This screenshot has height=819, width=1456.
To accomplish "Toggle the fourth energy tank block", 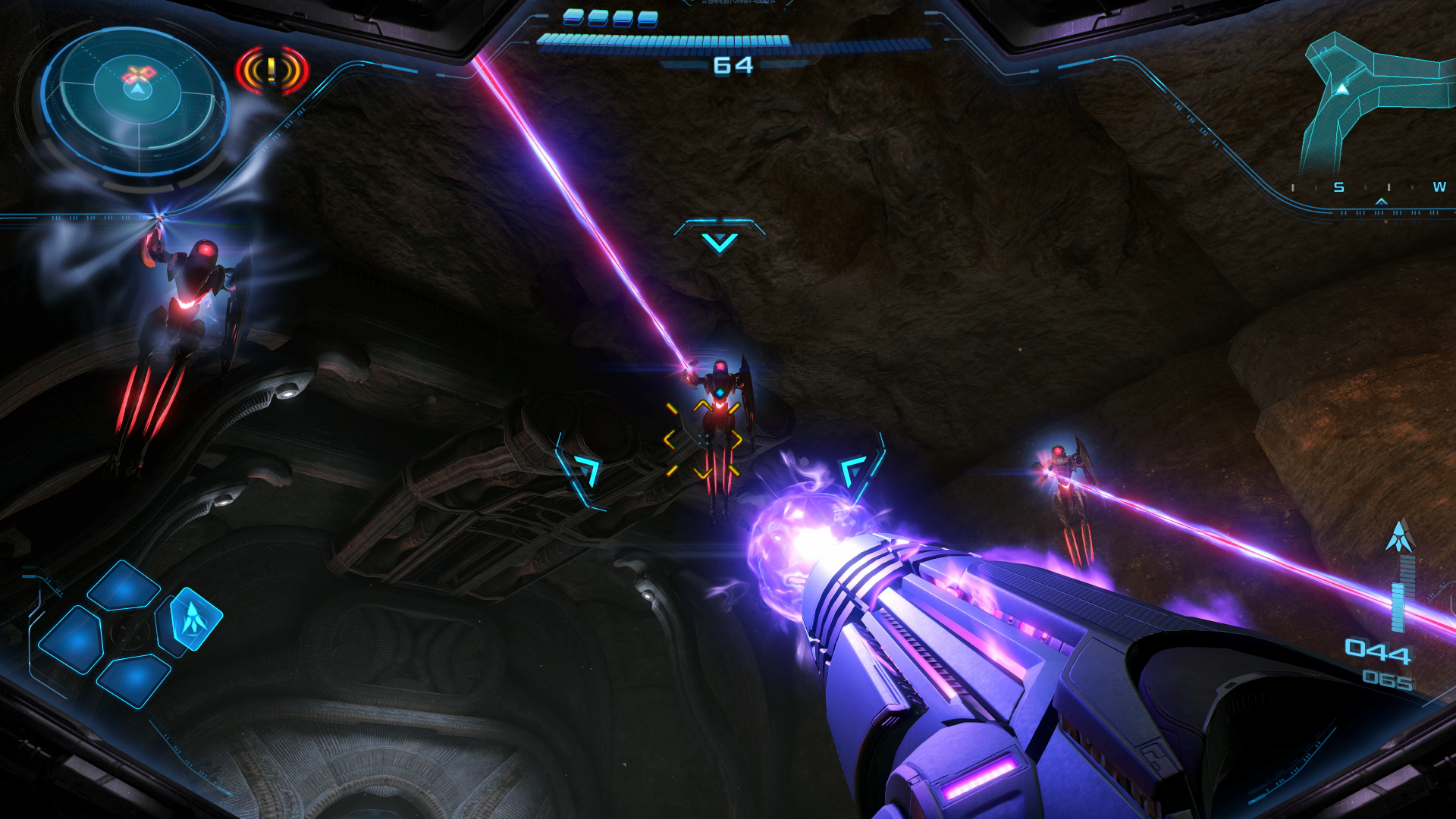I will 646,19.
